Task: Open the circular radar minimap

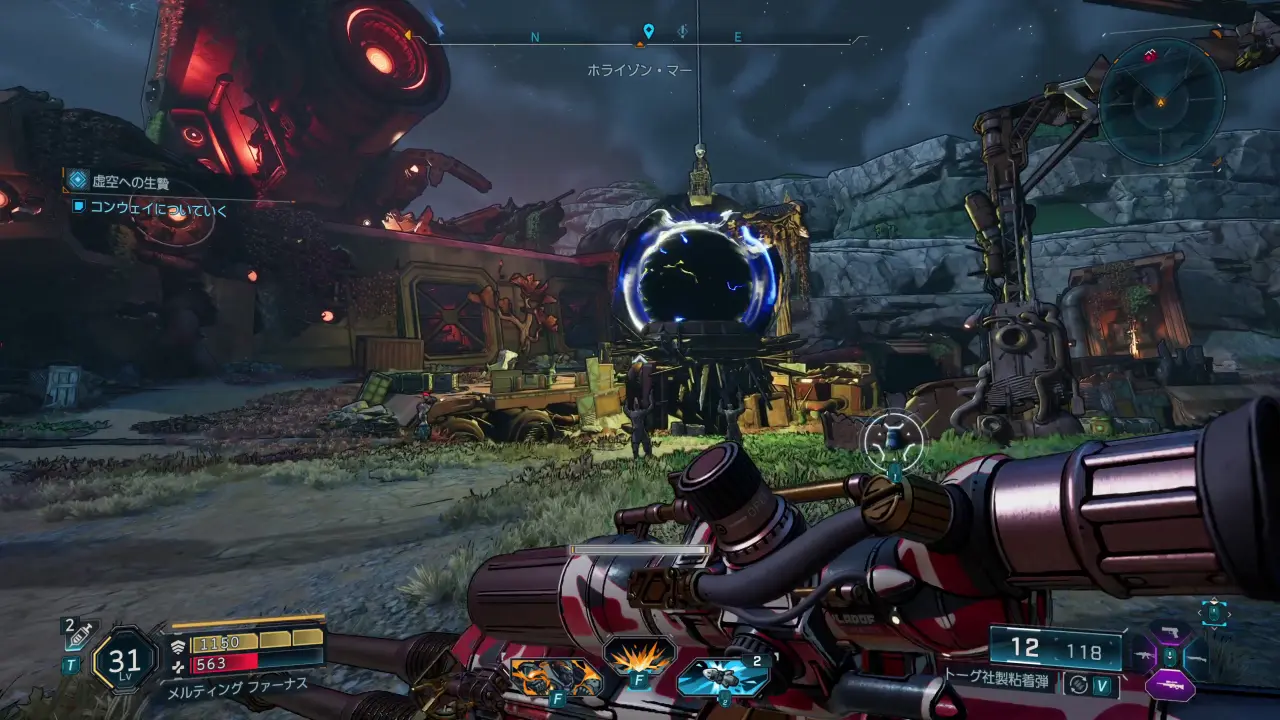Action: coord(1161,100)
